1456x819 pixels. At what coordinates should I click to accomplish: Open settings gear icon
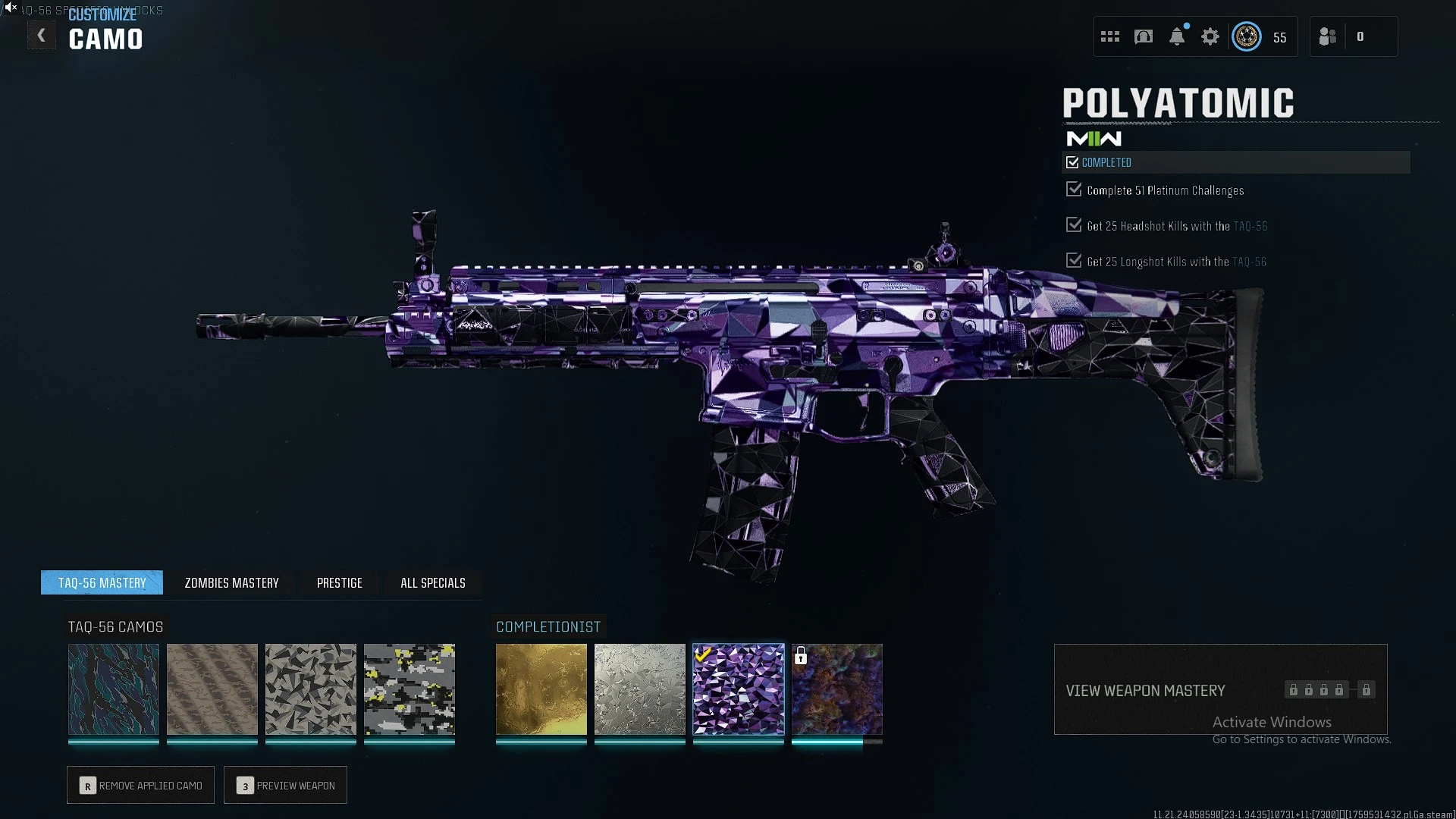[x=1210, y=36]
